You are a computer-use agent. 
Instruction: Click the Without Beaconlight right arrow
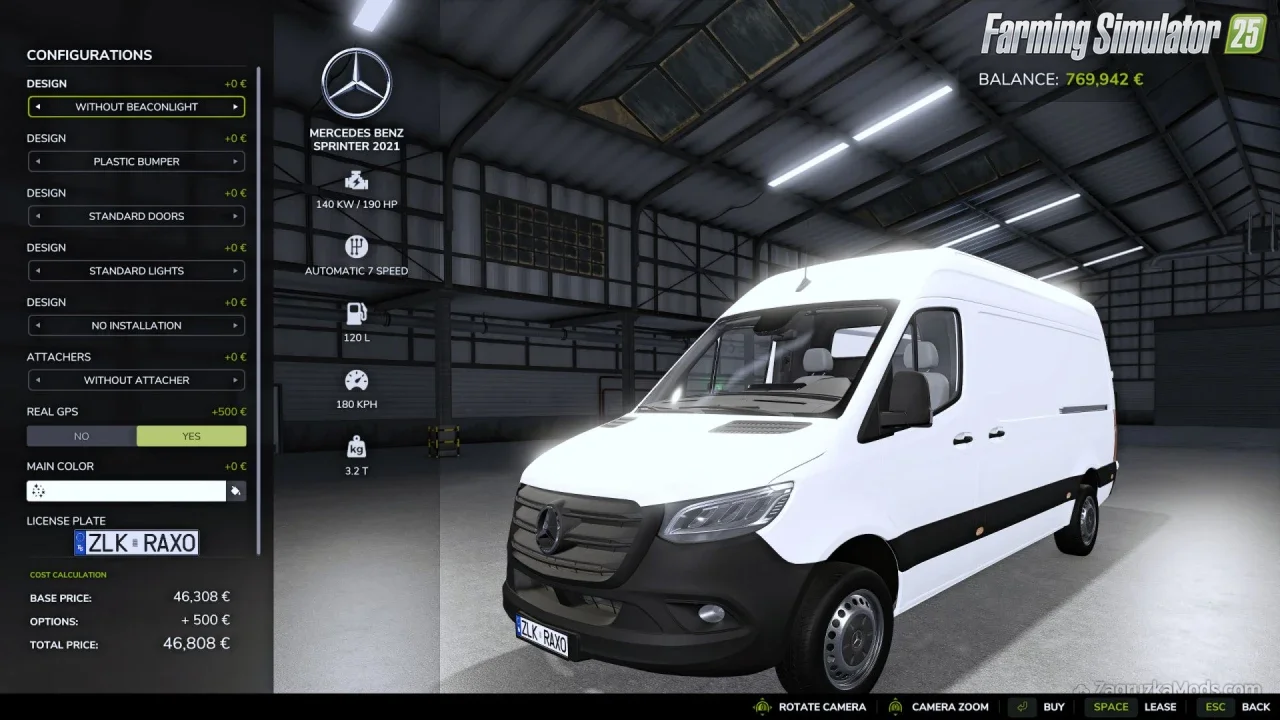coord(236,107)
